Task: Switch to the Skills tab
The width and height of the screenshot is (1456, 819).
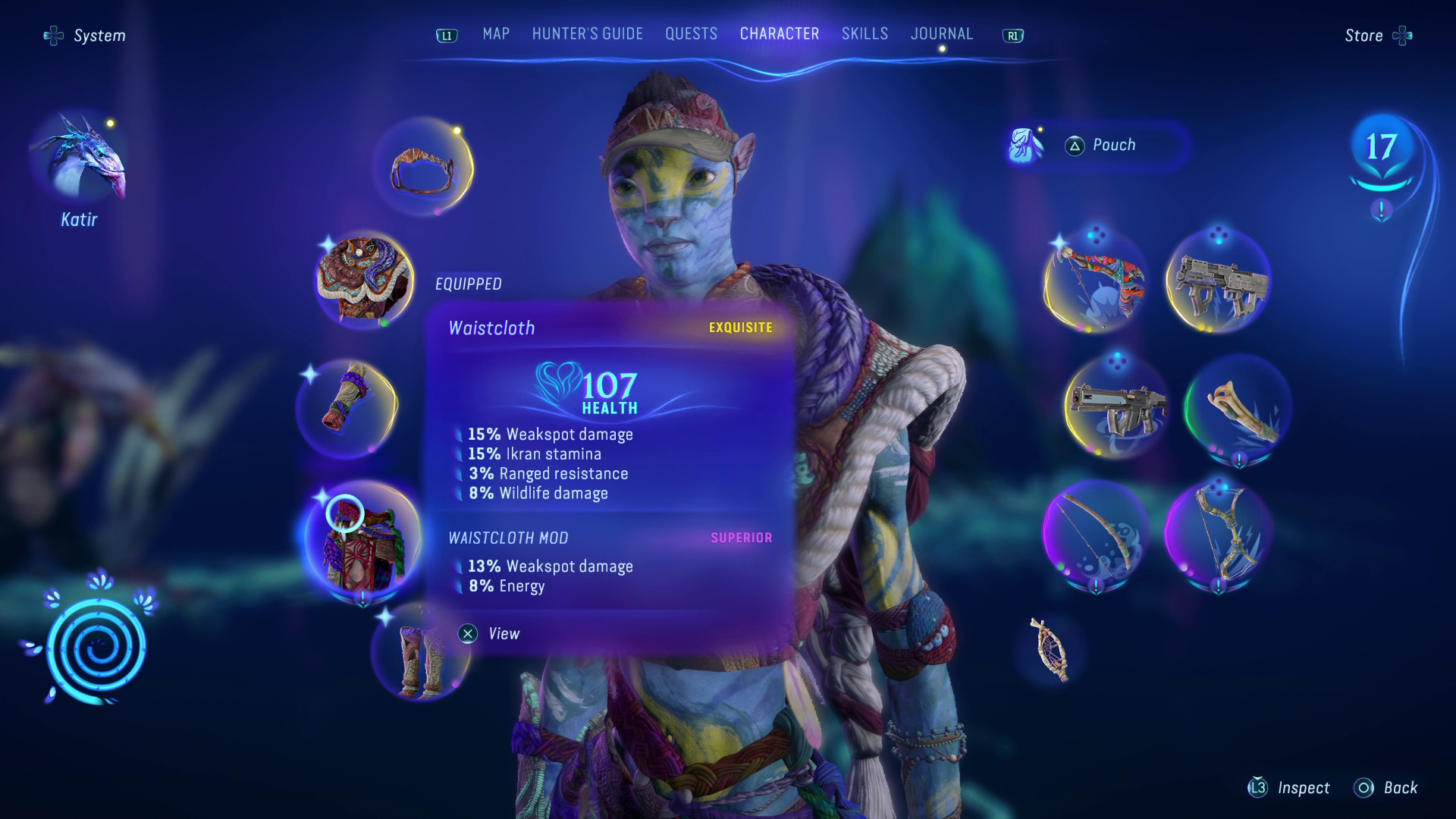Action: click(864, 33)
